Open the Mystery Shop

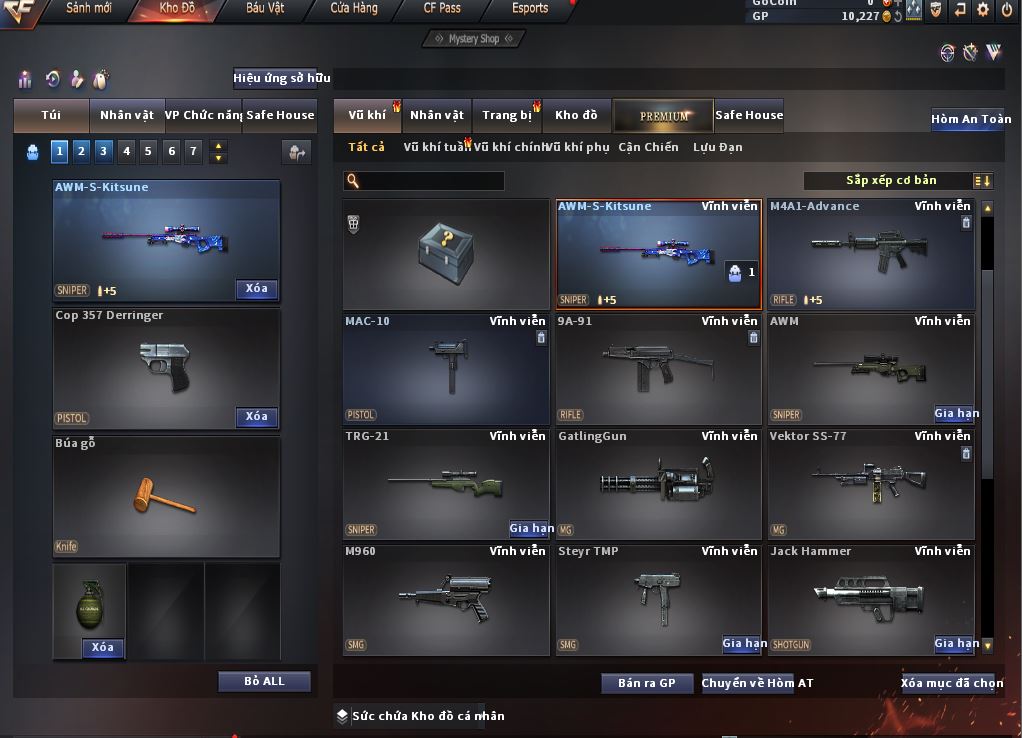click(474, 39)
